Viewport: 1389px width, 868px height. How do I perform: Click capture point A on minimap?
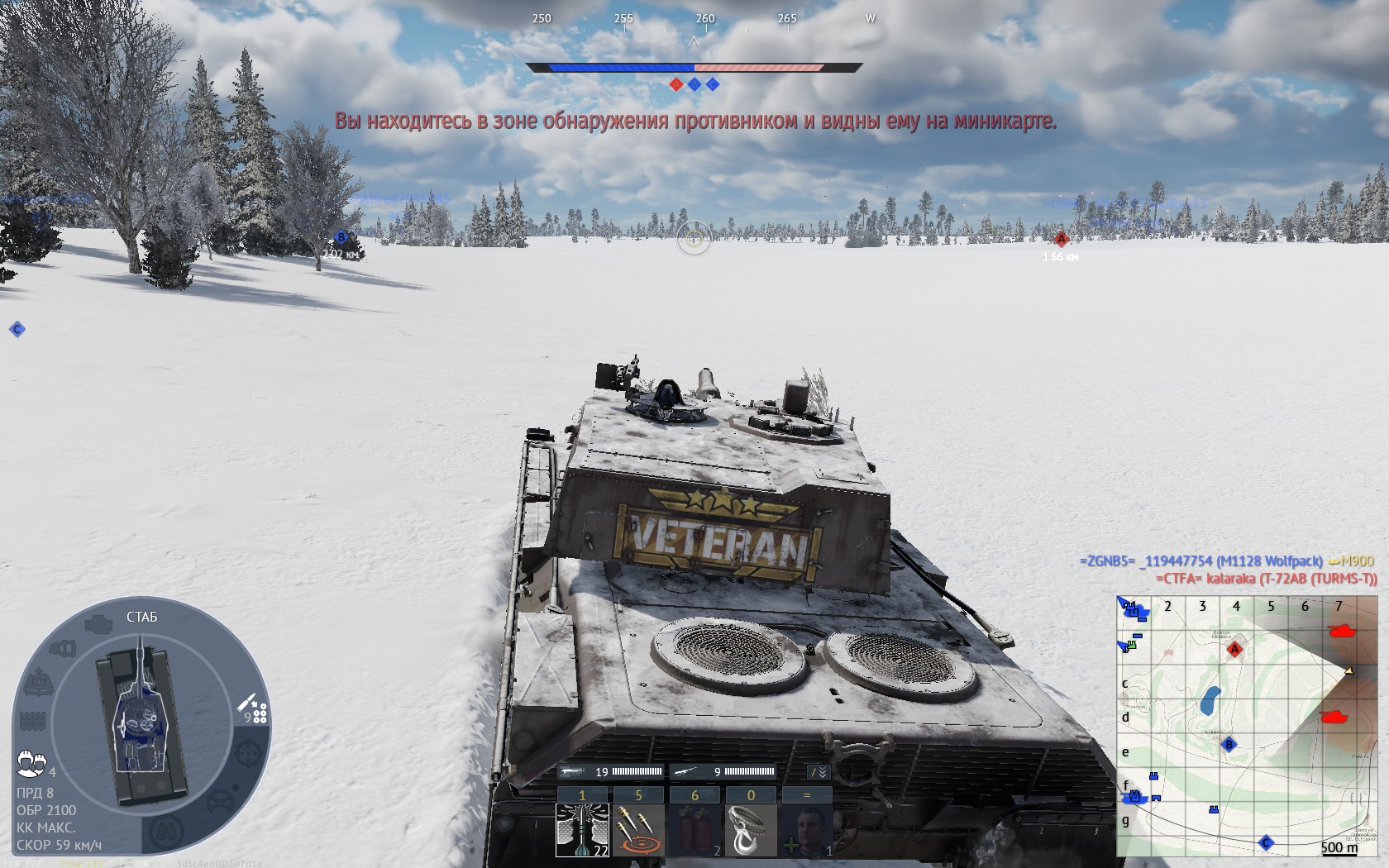point(1234,650)
